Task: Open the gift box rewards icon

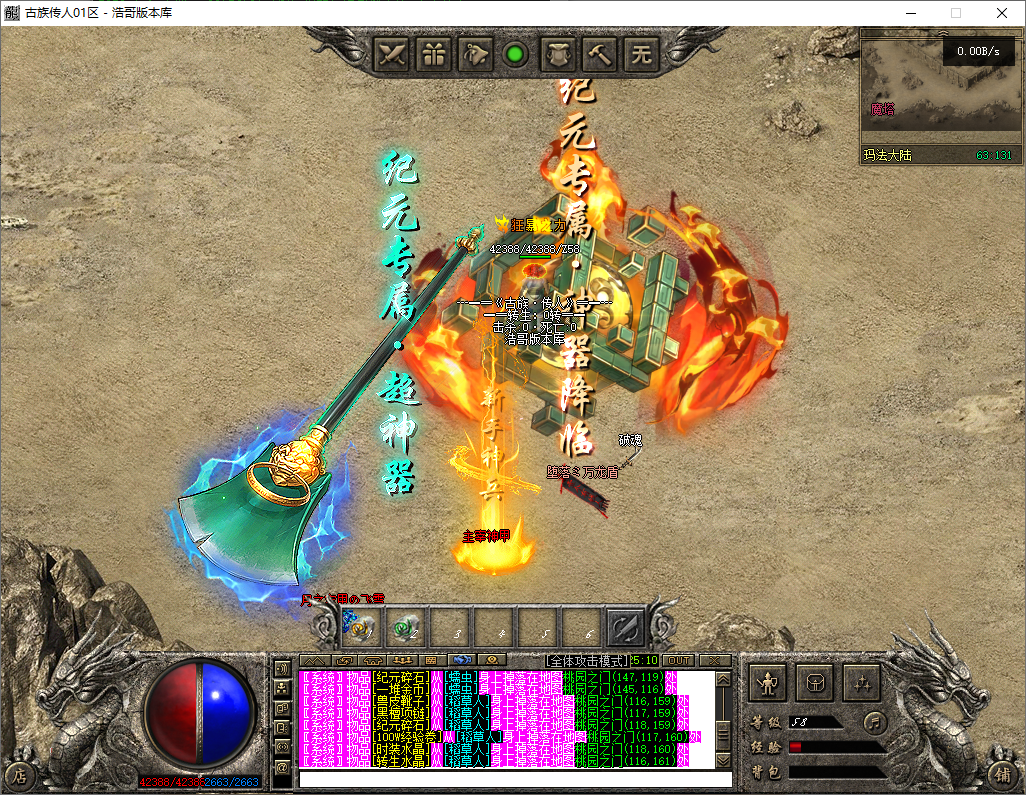Action: [x=434, y=54]
